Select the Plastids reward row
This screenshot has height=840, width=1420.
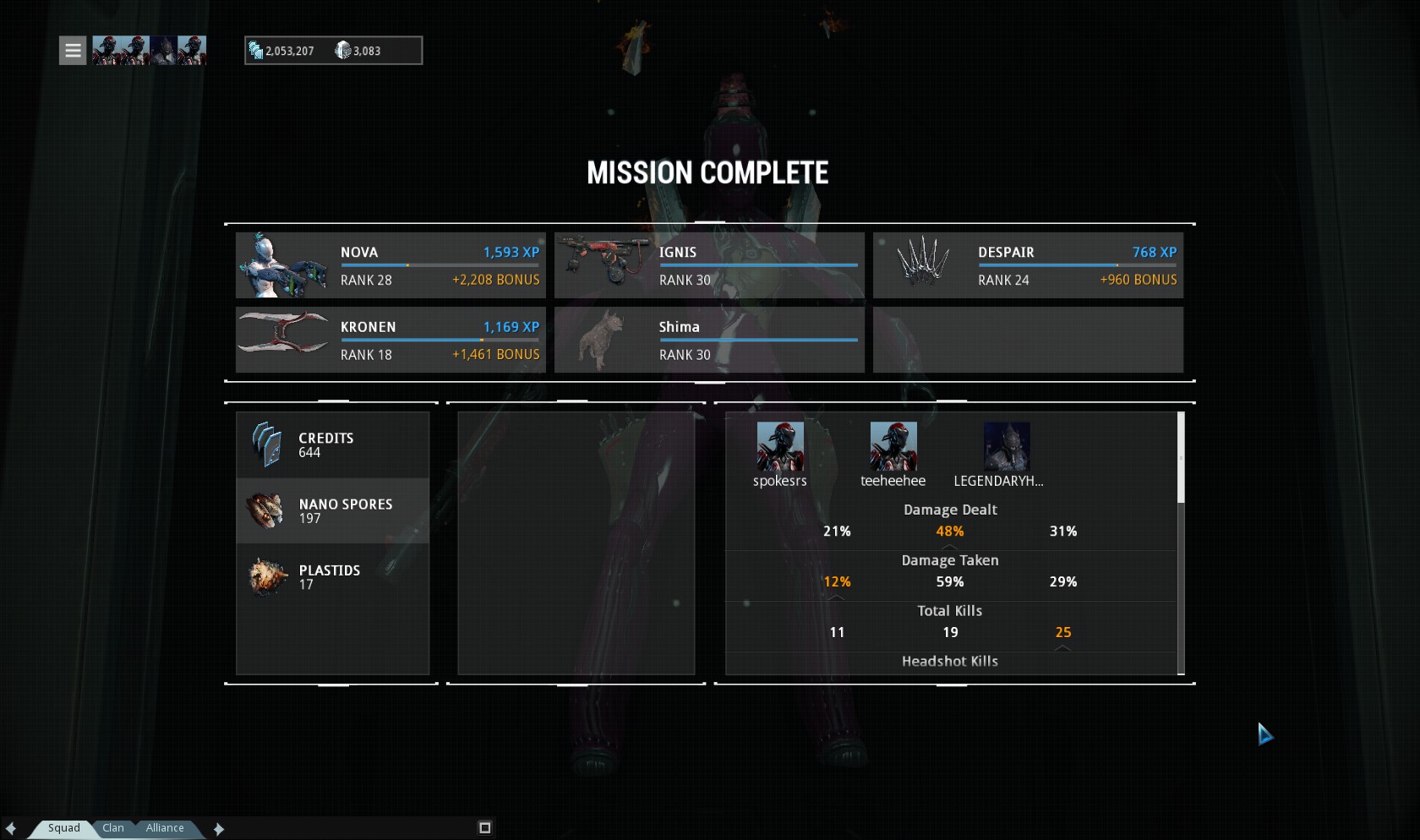[332, 577]
